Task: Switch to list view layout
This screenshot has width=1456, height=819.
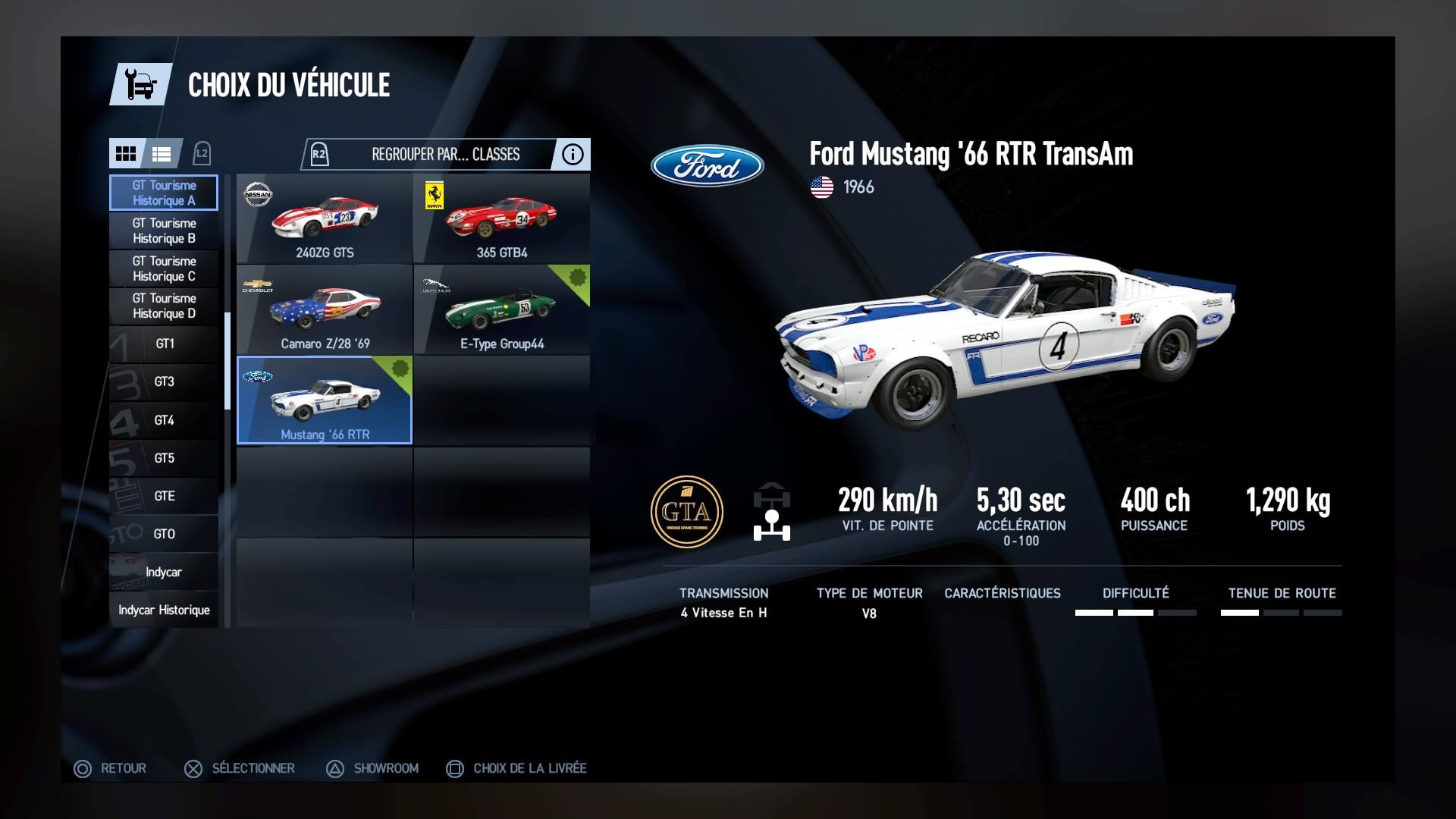Action: (162, 154)
